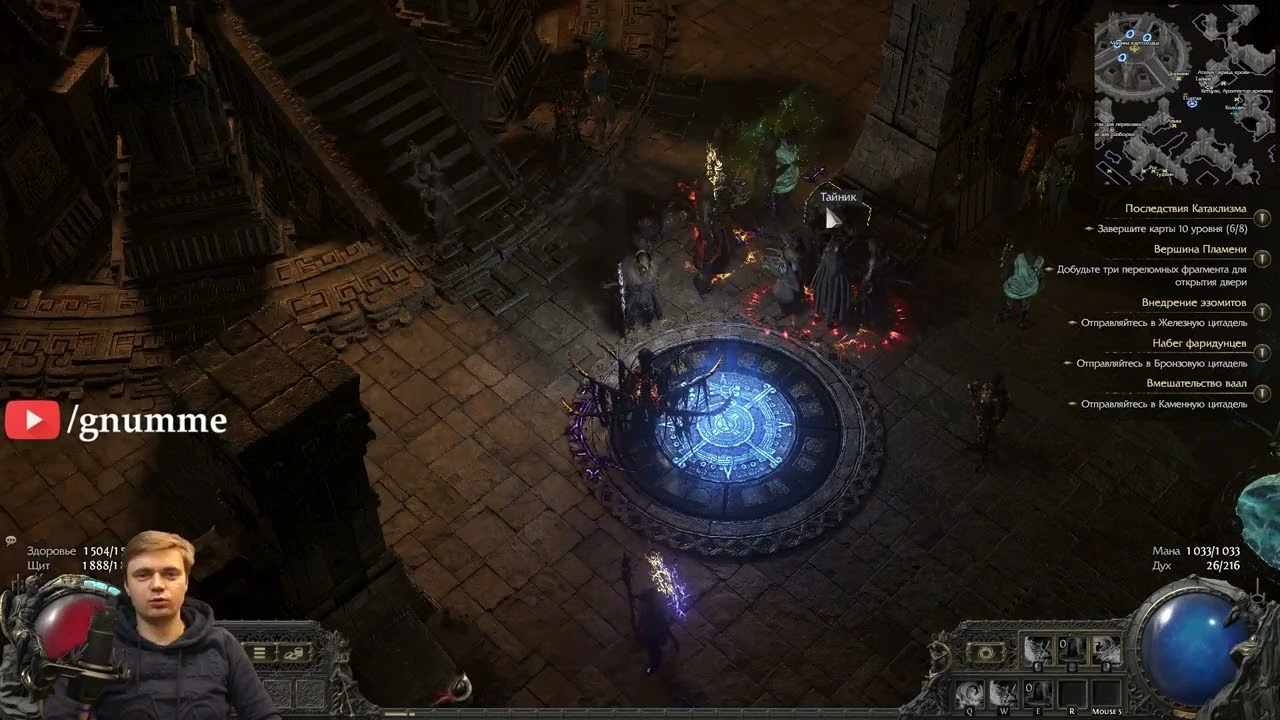Untrack the 'Последствия Катаклизма' quest pin

coord(1262,219)
